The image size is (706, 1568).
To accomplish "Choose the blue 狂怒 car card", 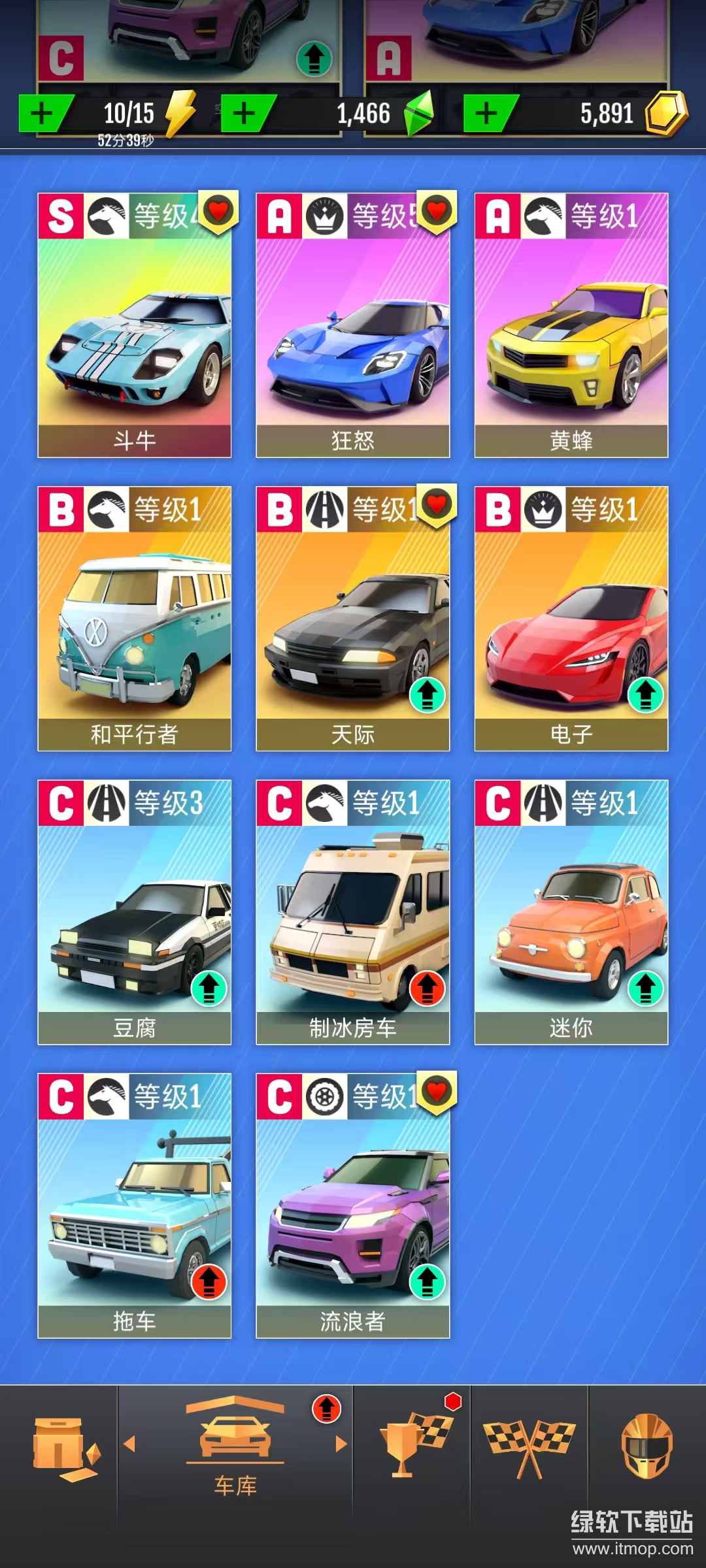I will coord(353,325).
